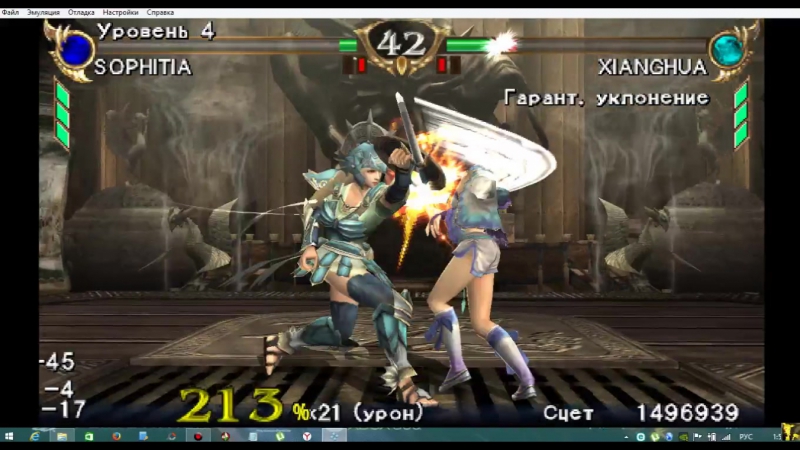Click the Windows Start button
Viewport: 800px width, 450px height.
pyautogui.click(x=10, y=437)
